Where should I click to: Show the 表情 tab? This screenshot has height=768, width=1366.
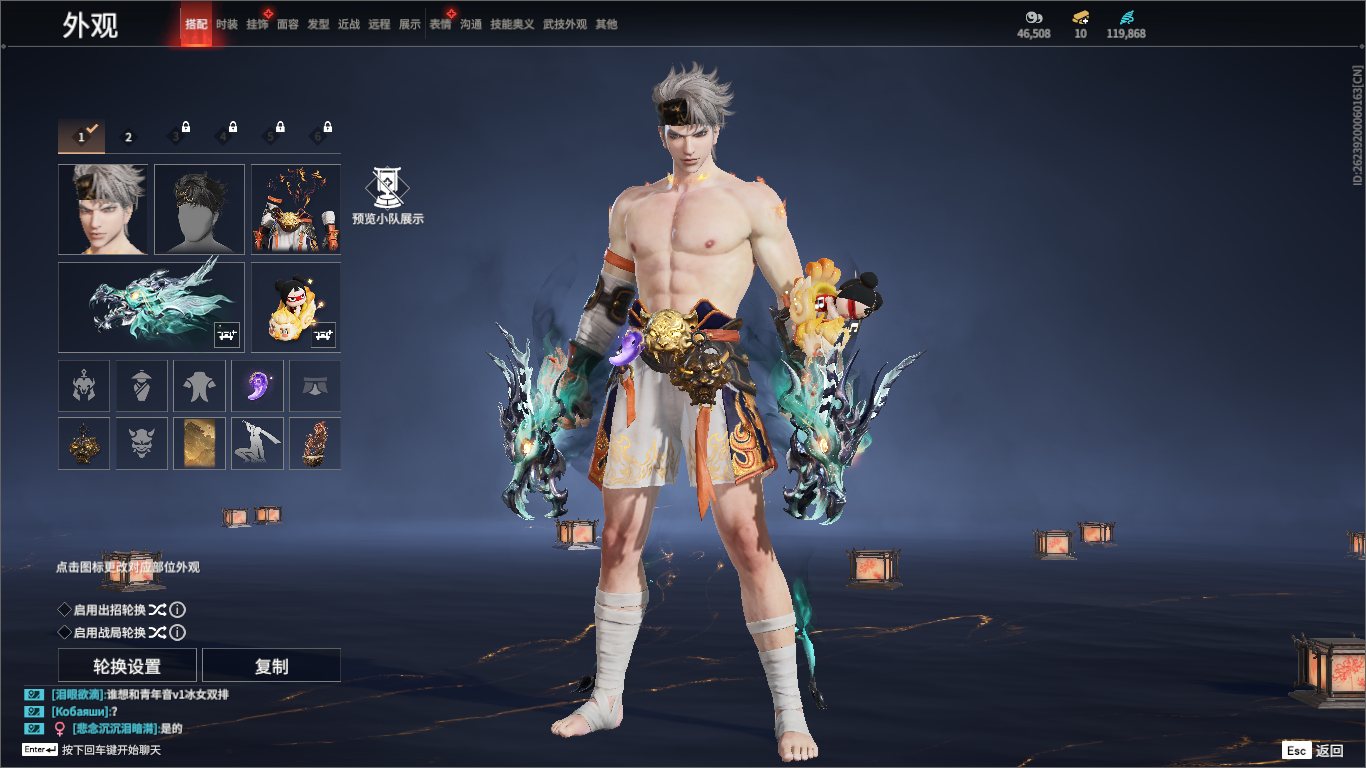tap(440, 24)
